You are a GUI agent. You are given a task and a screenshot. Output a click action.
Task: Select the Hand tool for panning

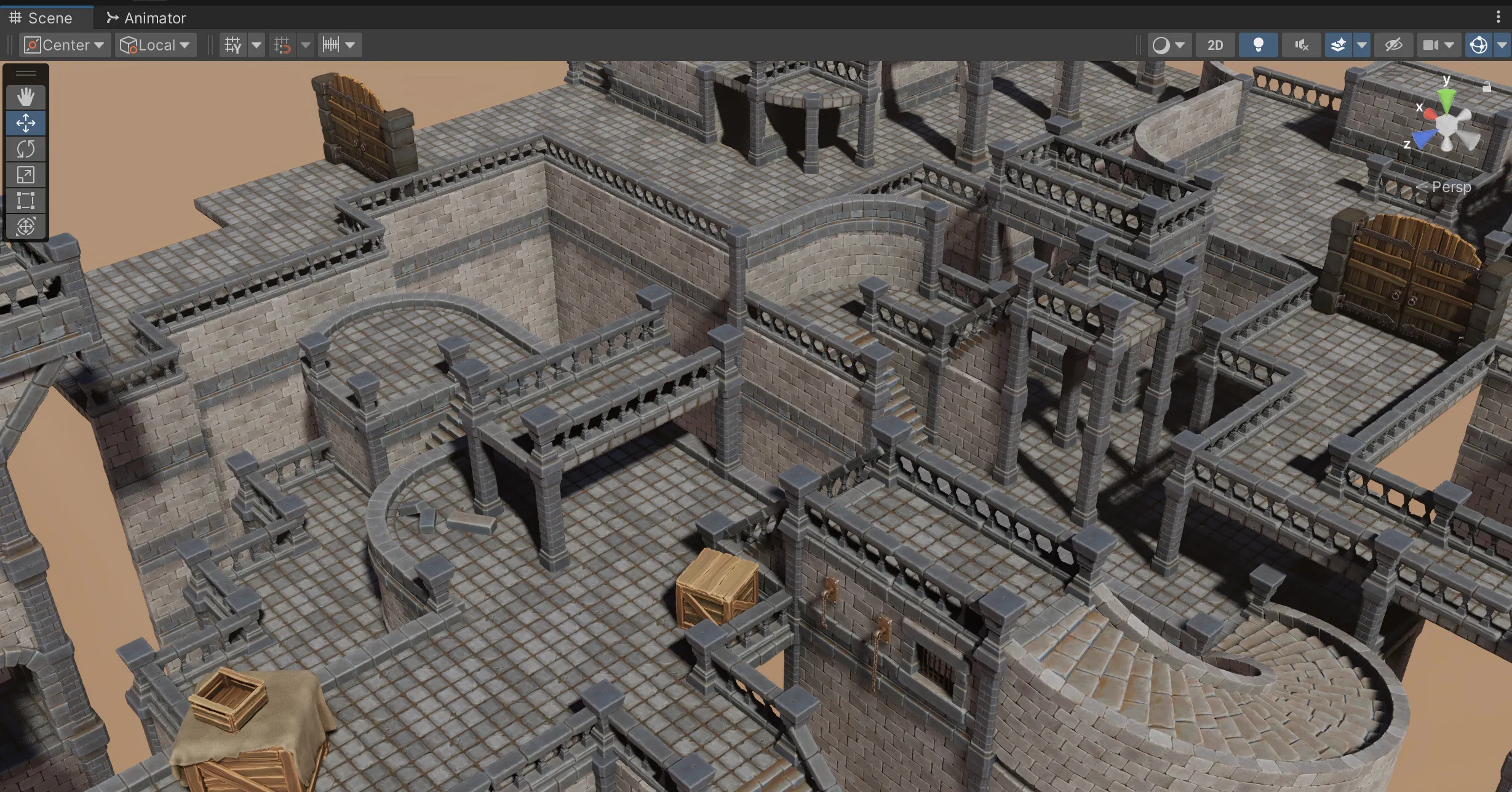click(26, 97)
